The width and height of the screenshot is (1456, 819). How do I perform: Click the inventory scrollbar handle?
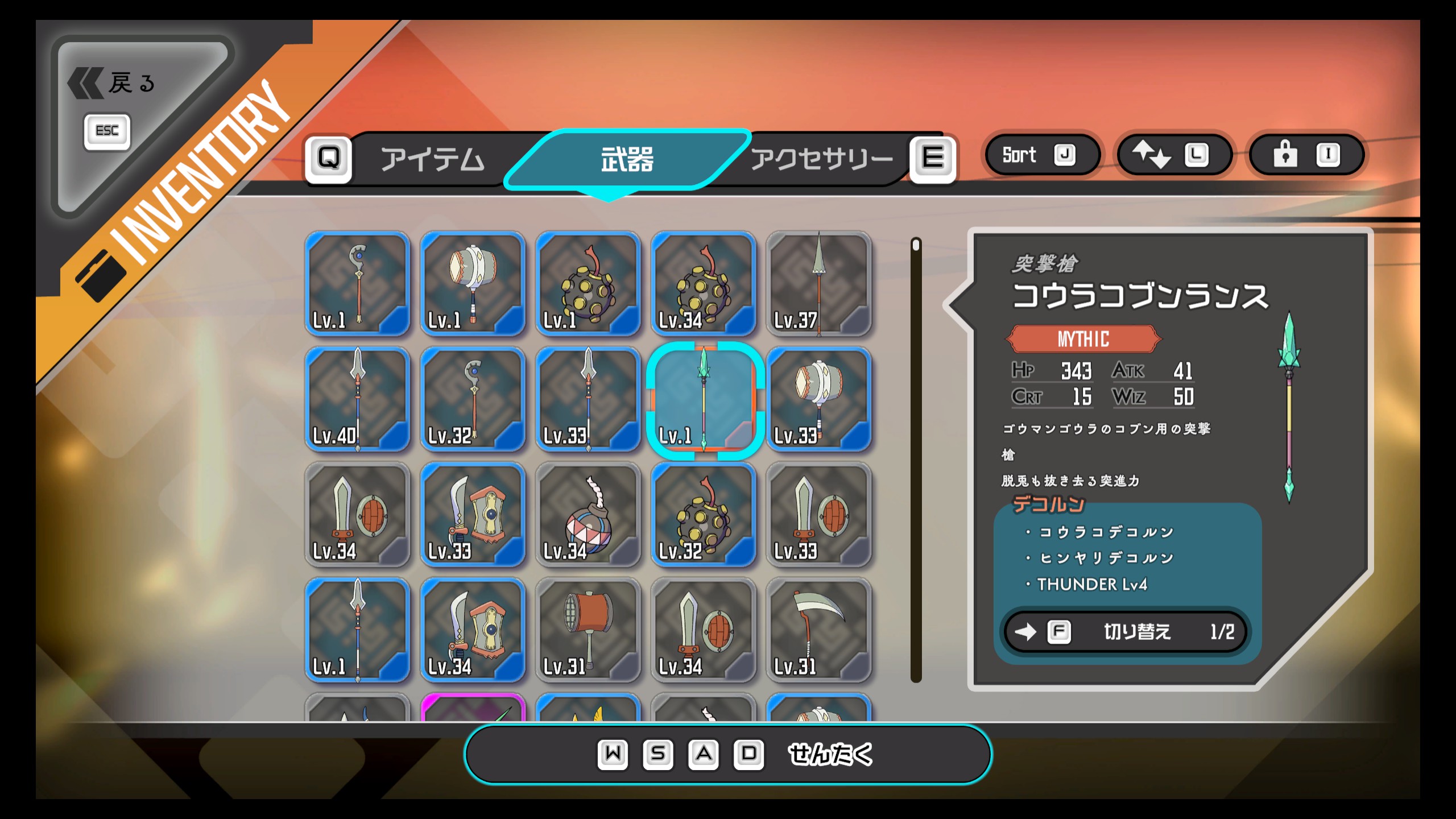click(916, 245)
